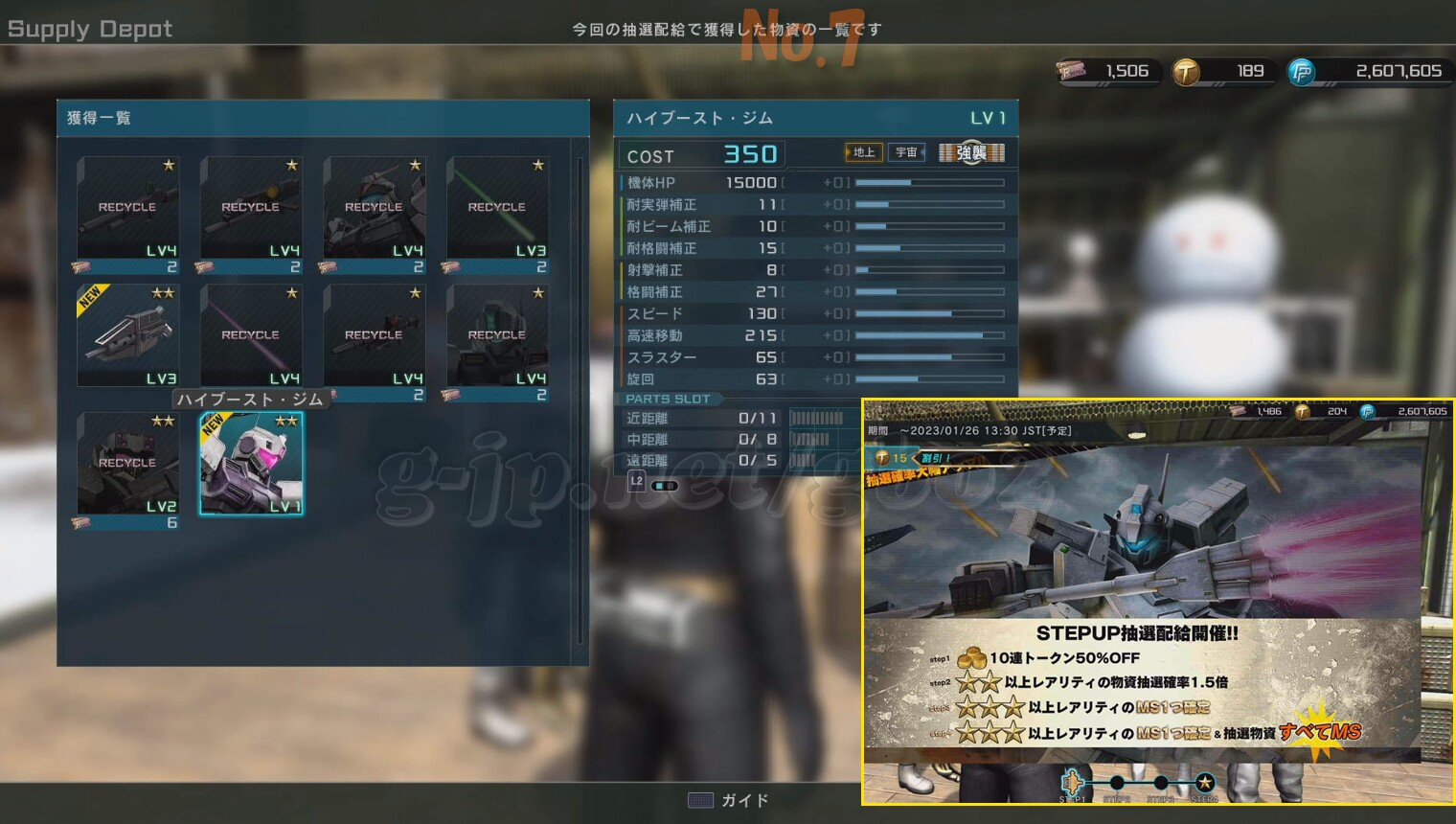Select the NEW two-star LV3 gun tile
Viewport: 1456px width, 824px height.
click(127, 335)
